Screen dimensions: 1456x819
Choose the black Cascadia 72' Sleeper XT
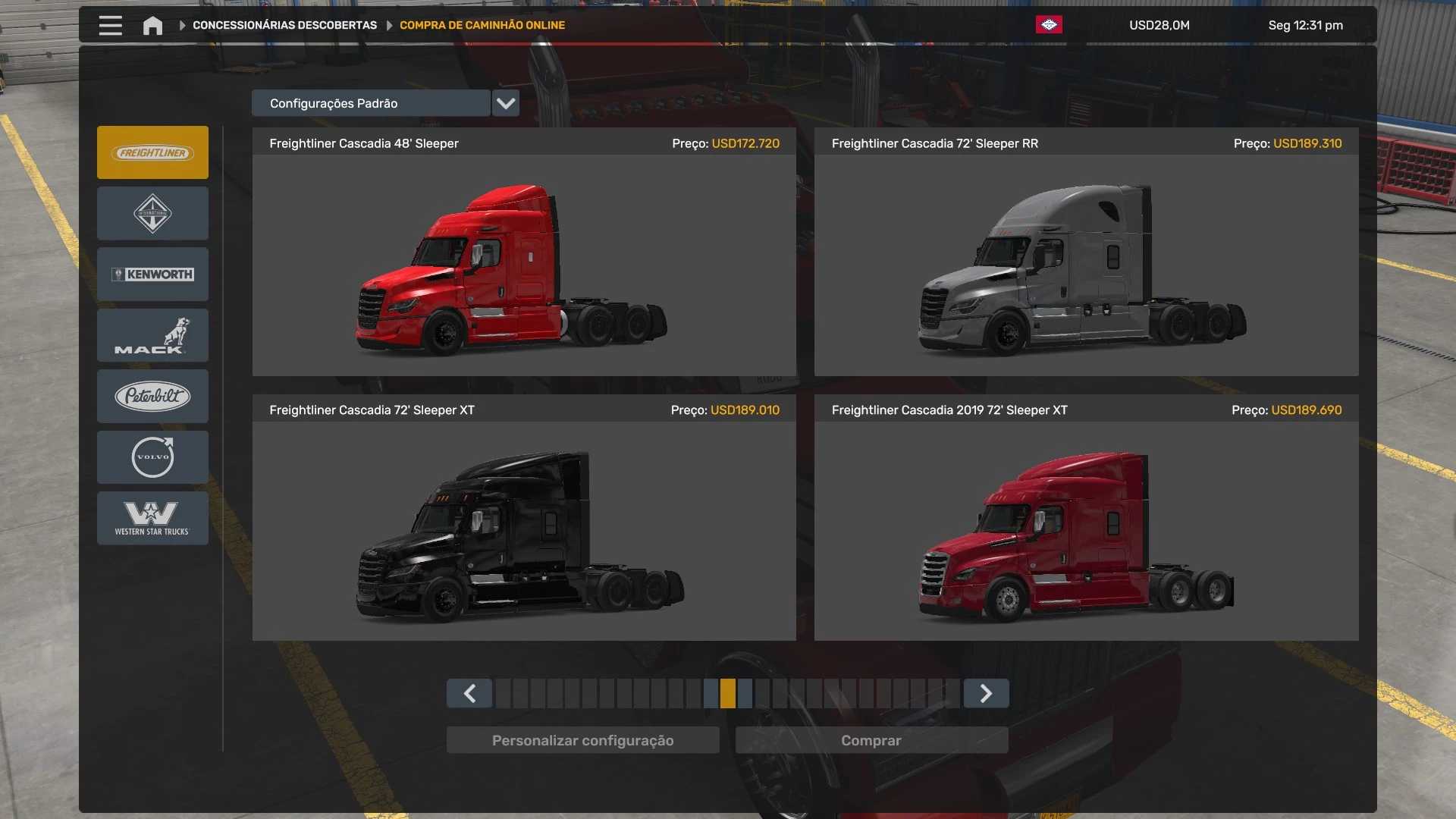pos(524,531)
